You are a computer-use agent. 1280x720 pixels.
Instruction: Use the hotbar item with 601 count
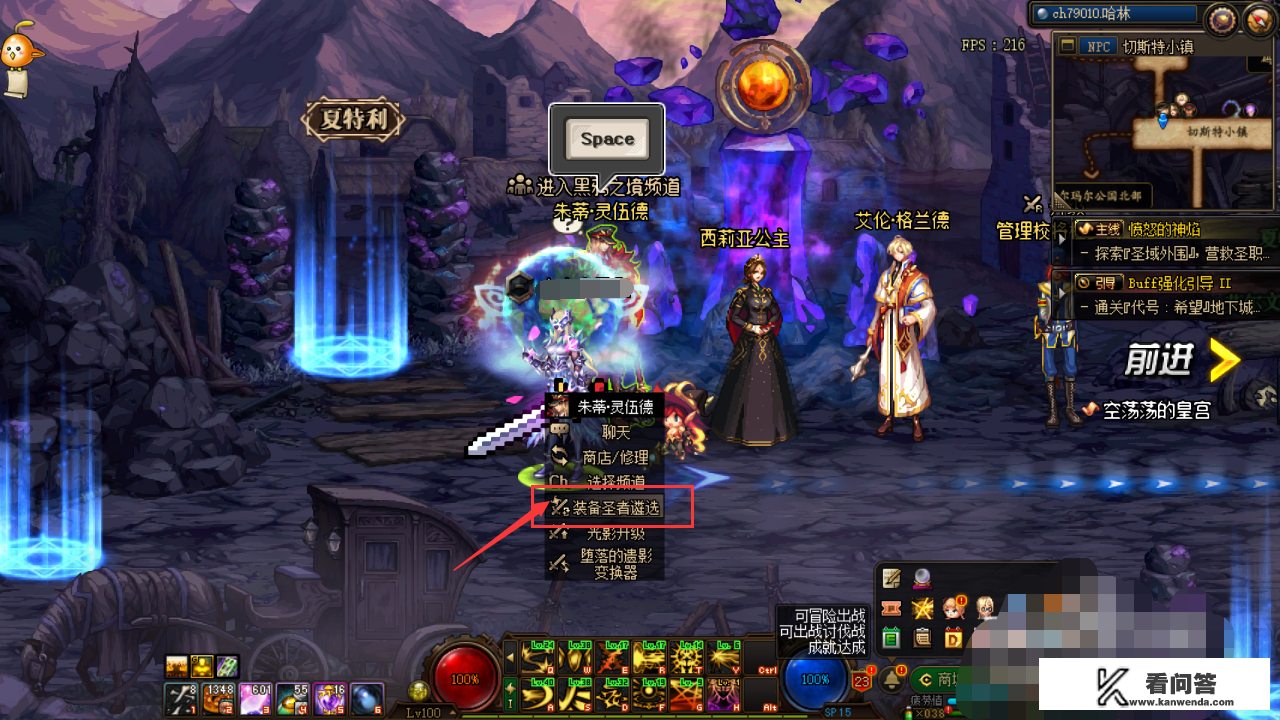tap(254, 698)
